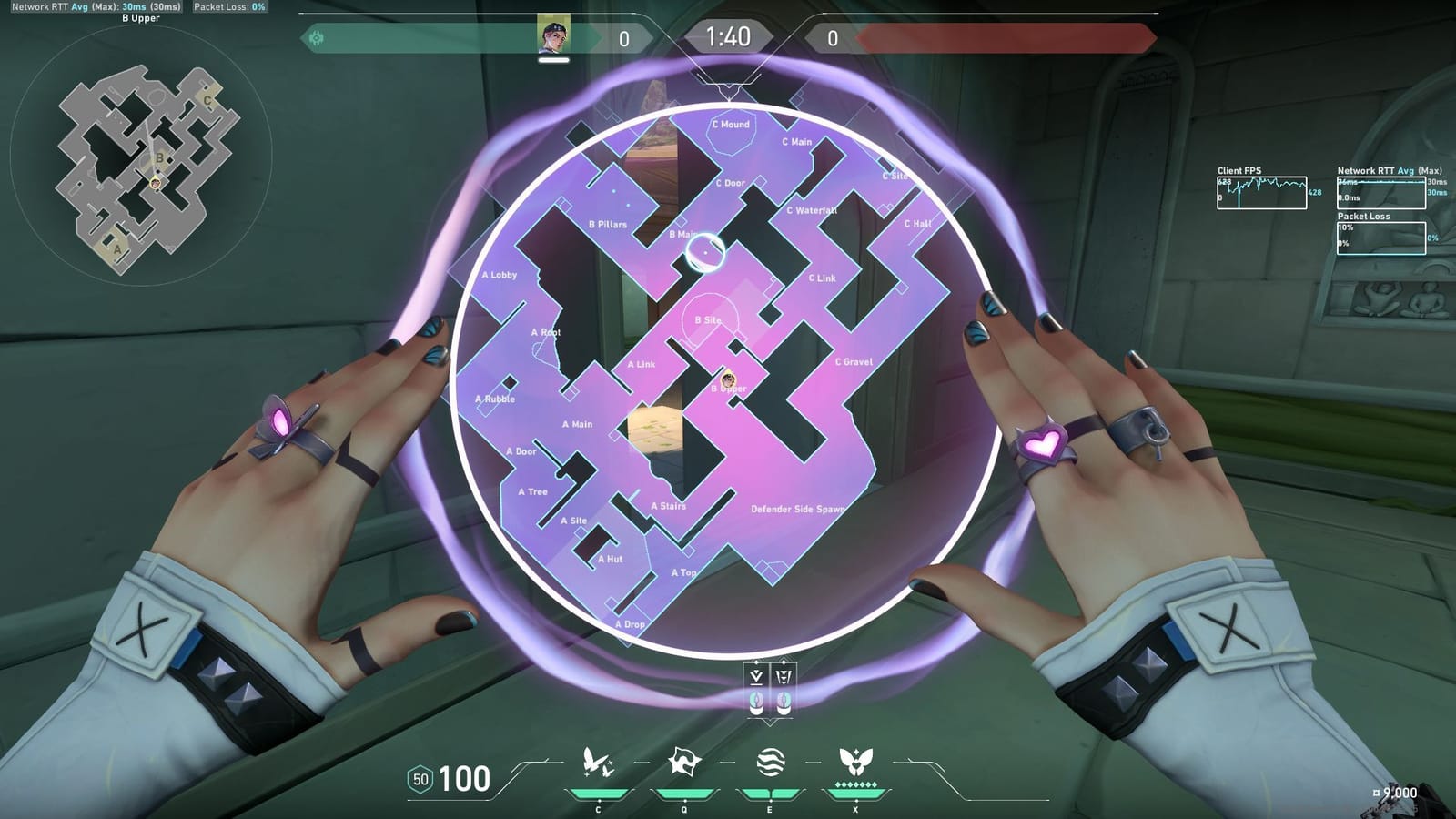This screenshot has width=1456, height=819.
Task: Click the danger ping icon above the map
Action: [x=756, y=675]
